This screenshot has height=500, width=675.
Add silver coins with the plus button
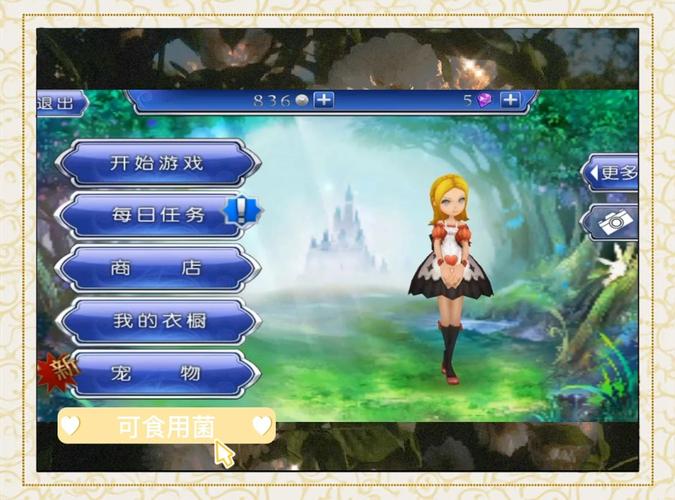pyautogui.click(x=324, y=100)
